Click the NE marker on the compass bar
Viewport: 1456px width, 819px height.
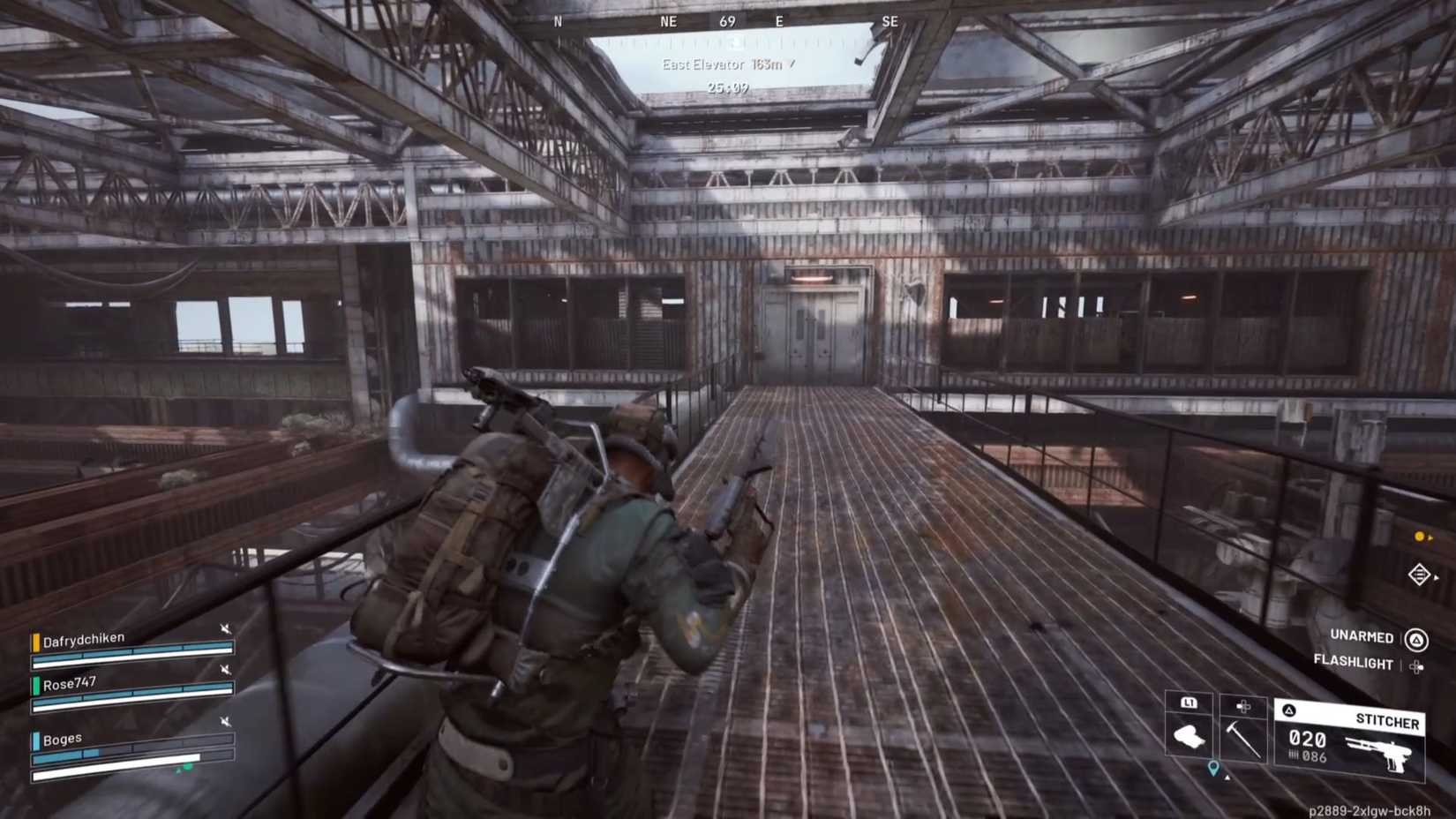(667, 21)
